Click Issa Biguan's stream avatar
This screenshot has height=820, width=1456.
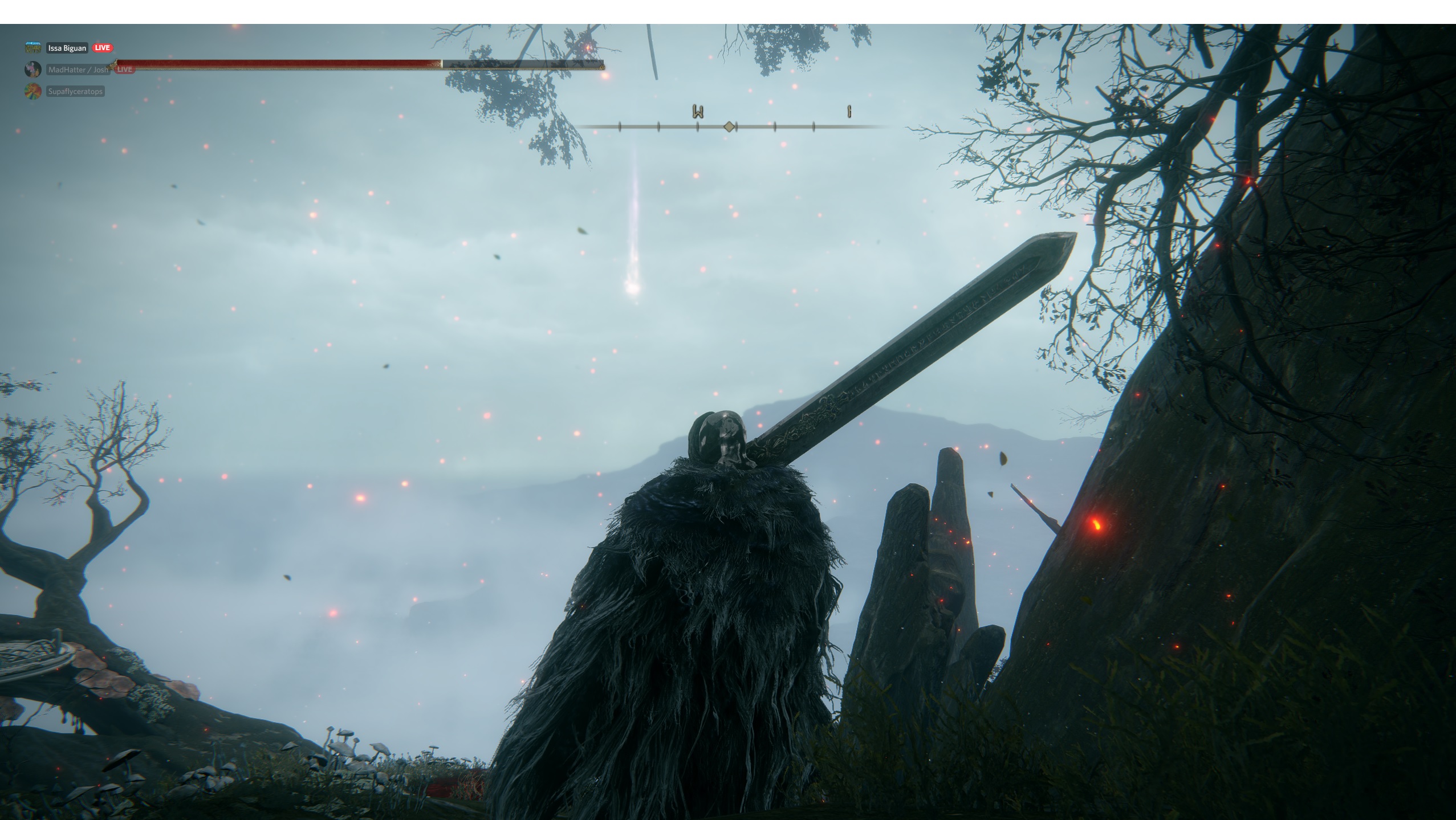[32, 48]
